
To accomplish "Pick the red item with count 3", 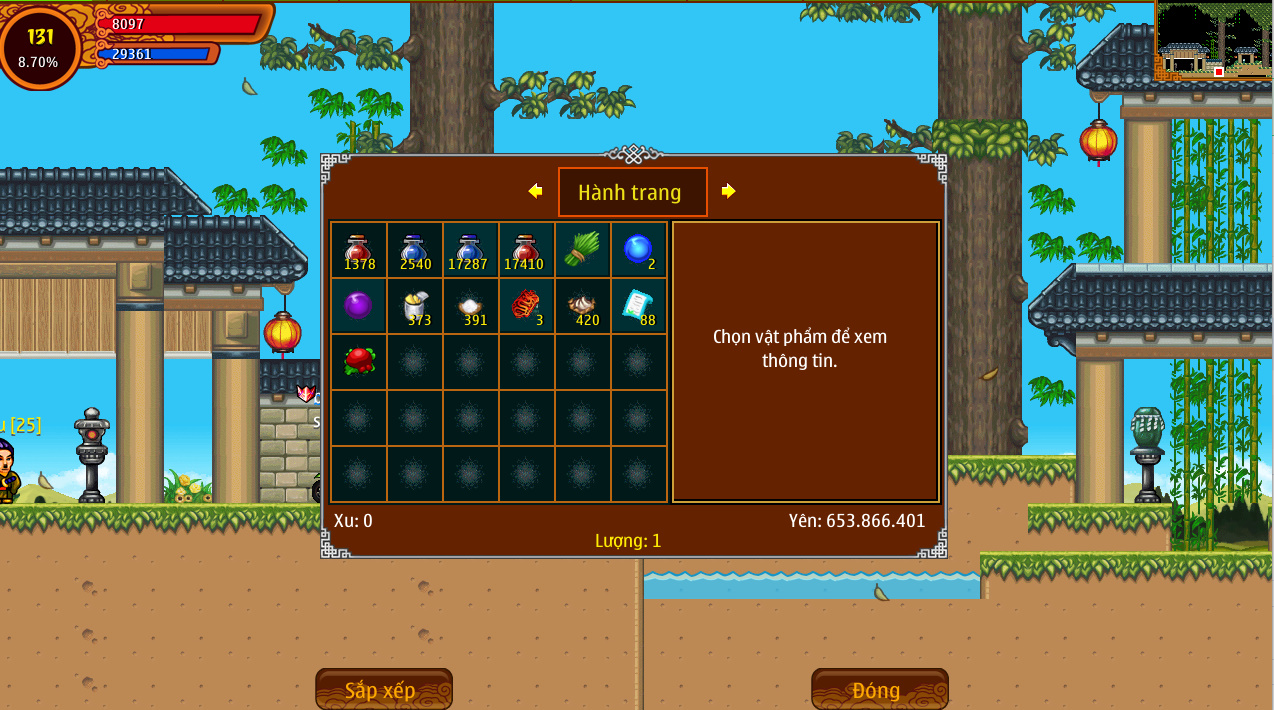I will click(527, 306).
